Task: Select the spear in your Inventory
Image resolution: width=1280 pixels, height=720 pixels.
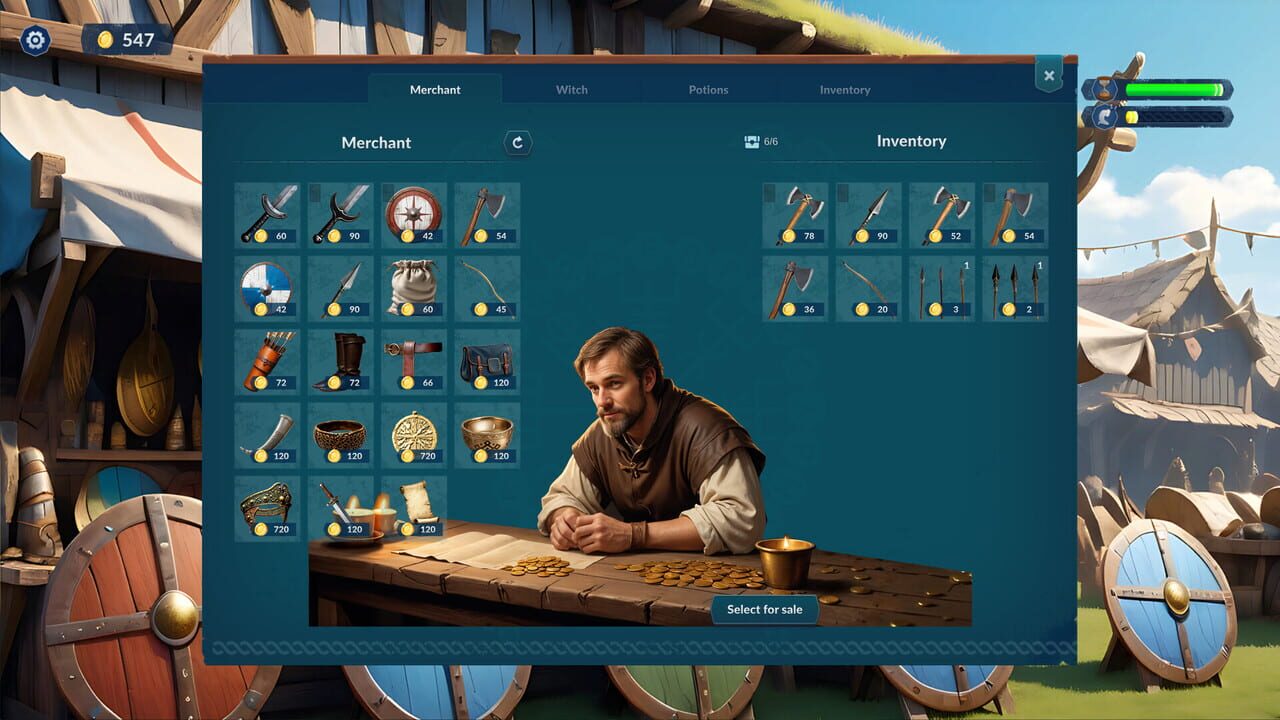Action: pyautogui.click(x=868, y=213)
